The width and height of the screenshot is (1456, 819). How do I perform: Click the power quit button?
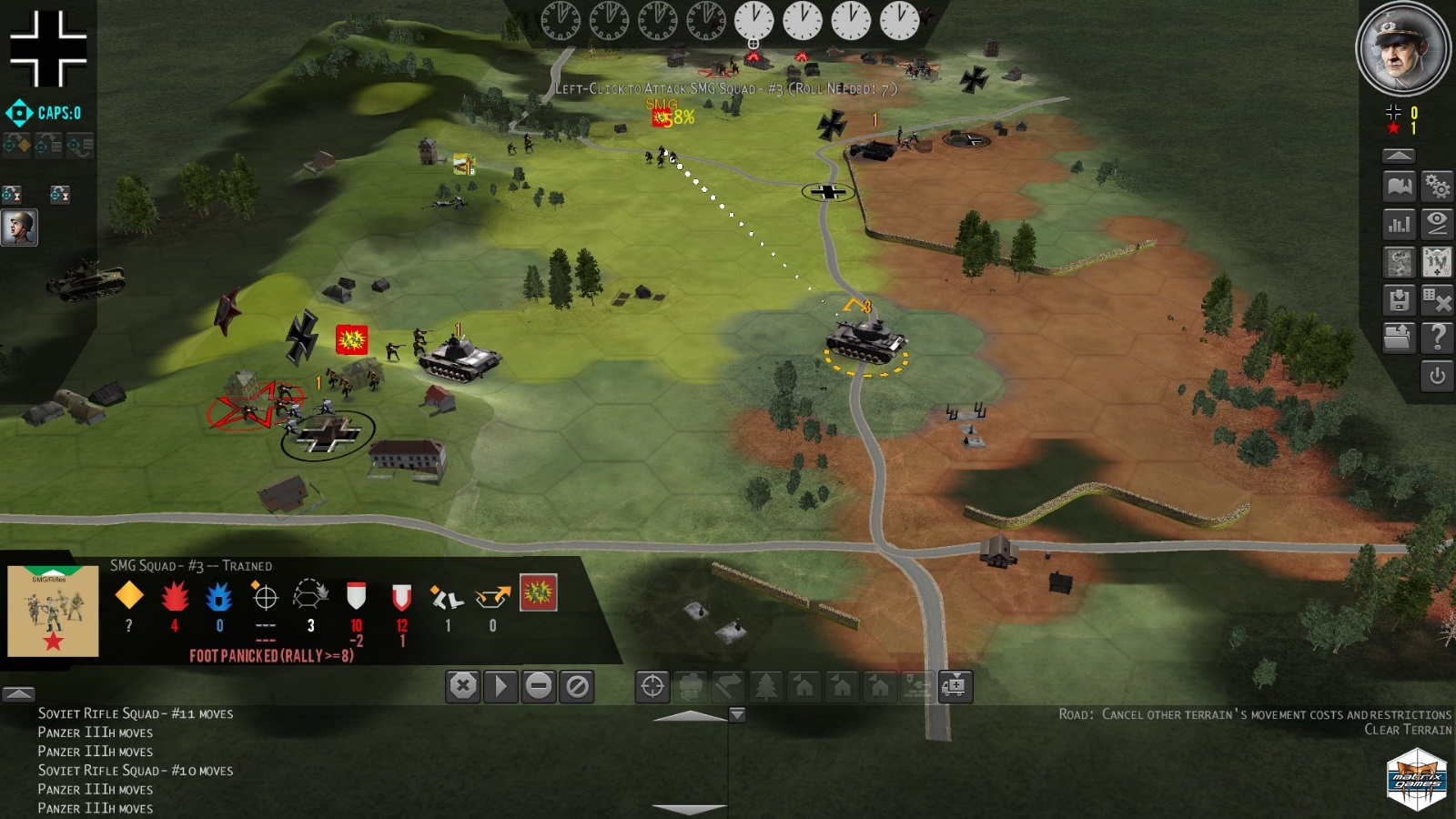1438,375
